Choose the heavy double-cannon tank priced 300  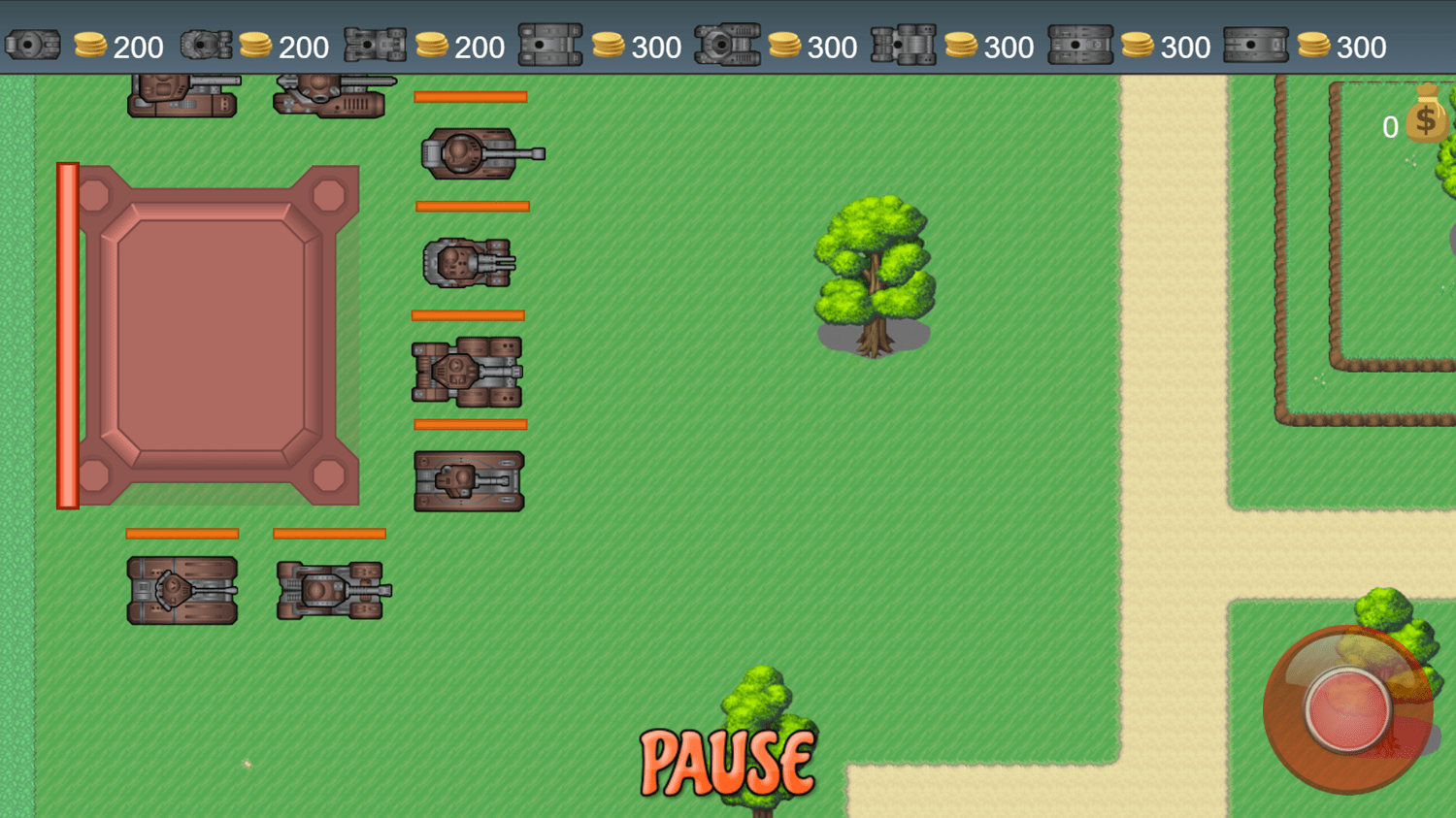pos(728,42)
